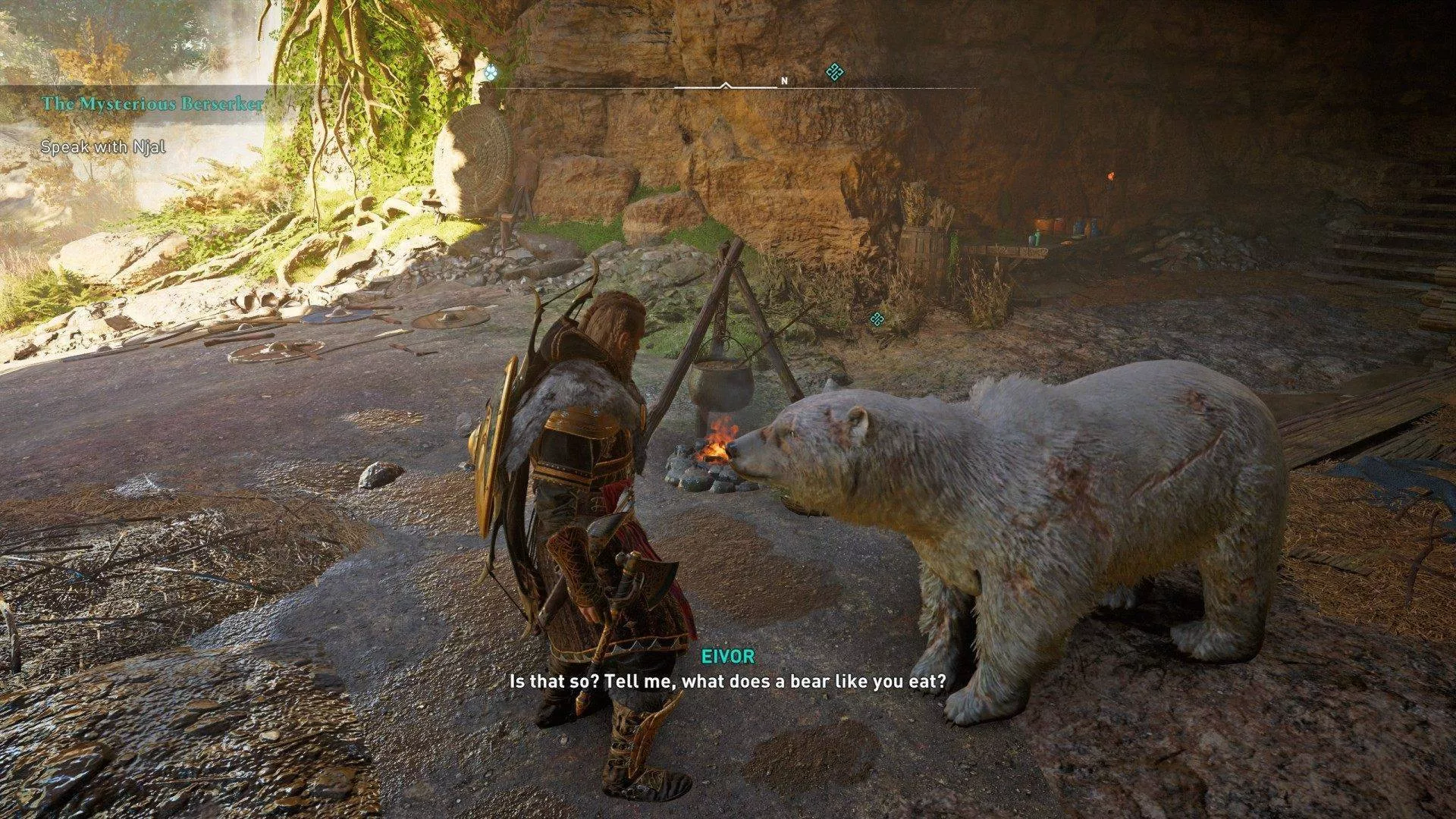This screenshot has width=1456, height=819.
Task: Select The Mysterious Berserker quest tracker
Action: pyautogui.click(x=152, y=104)
